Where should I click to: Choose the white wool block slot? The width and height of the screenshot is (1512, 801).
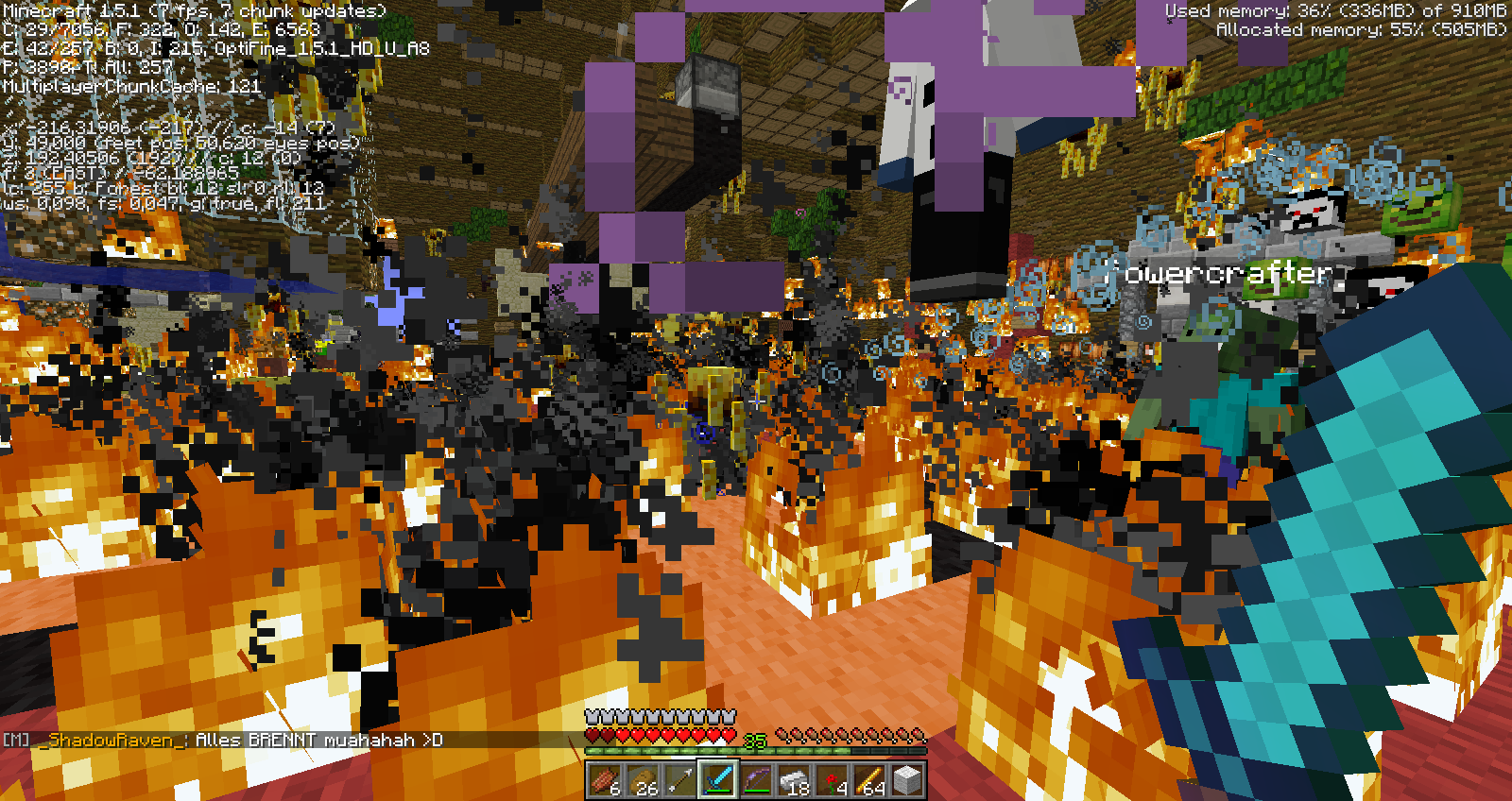coord(907,780)
